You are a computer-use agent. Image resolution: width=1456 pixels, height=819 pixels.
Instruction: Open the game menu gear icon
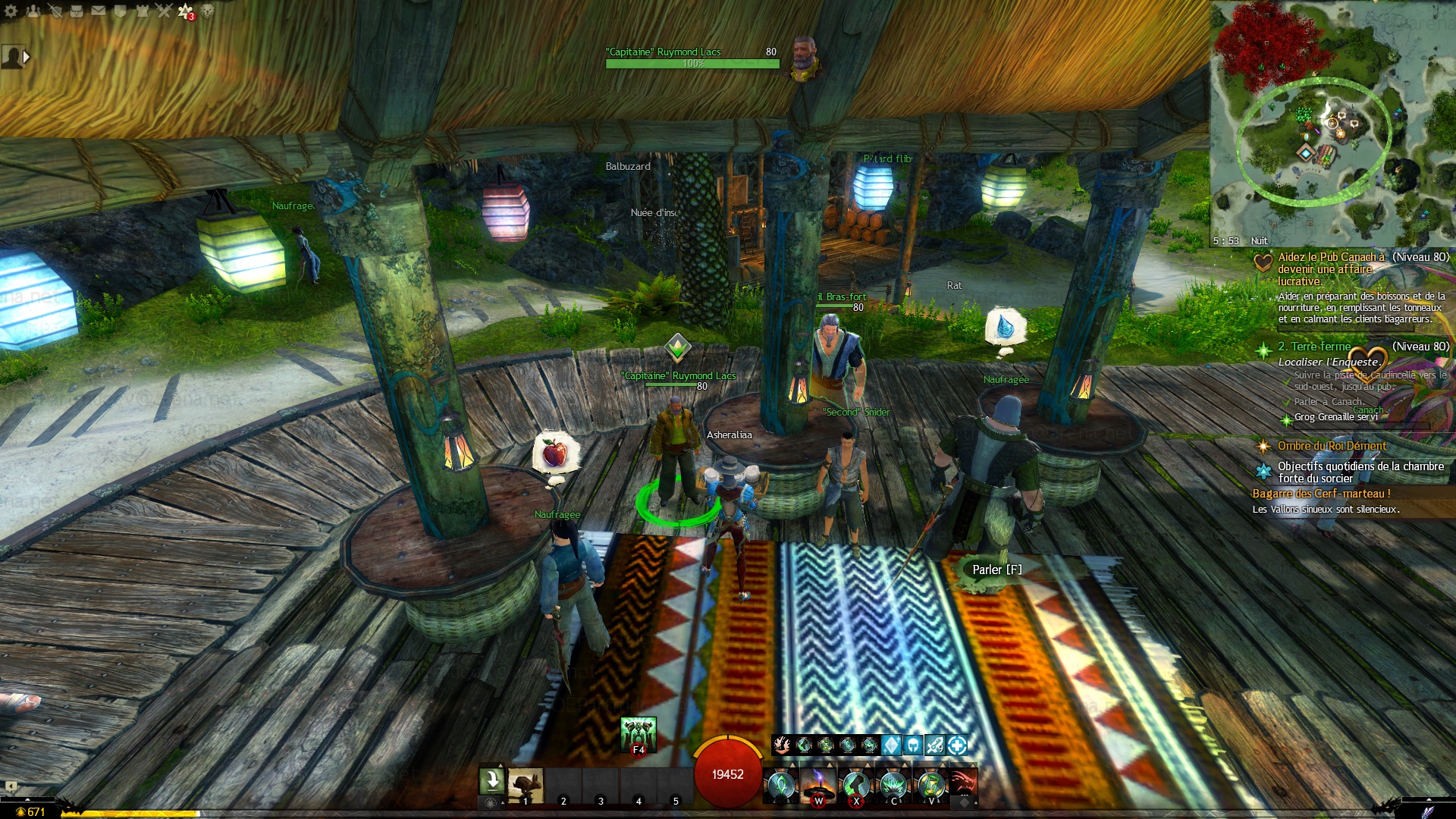tap(11, 11)
